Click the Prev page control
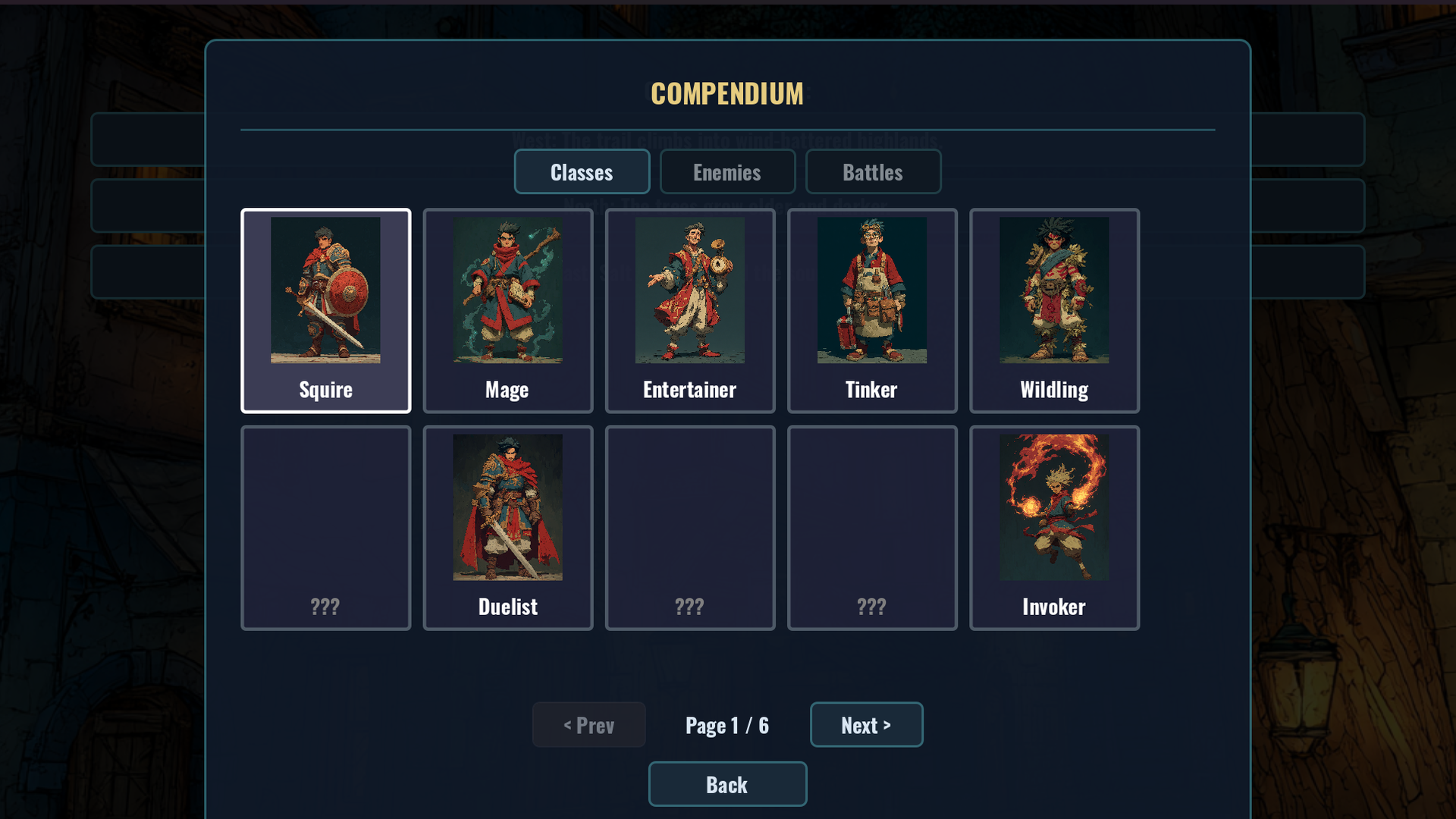 (588, 724)
